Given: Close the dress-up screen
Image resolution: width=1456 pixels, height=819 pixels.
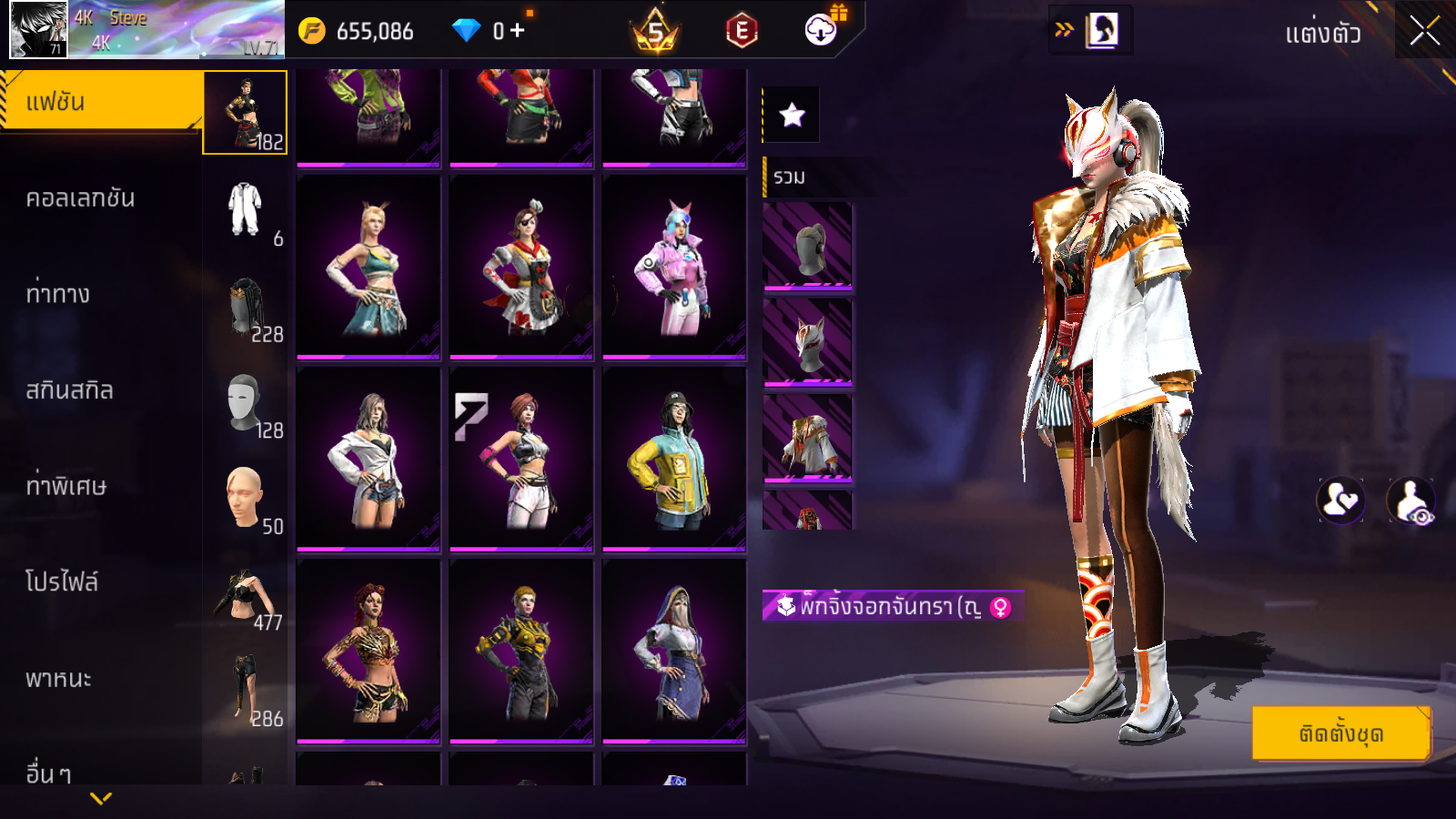Looking at the screenshot, I should (x=1424, y=31).
